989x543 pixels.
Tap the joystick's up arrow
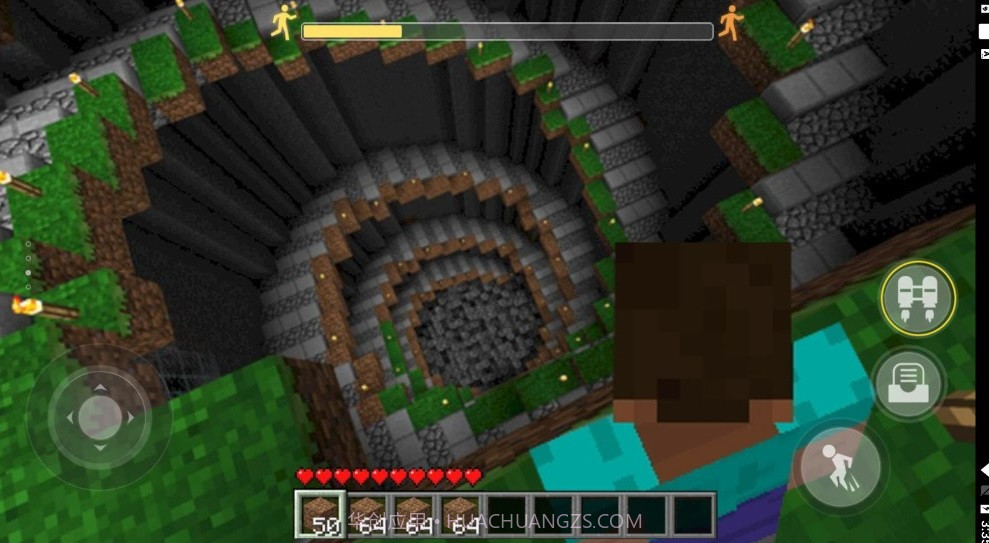coord(98,385)
